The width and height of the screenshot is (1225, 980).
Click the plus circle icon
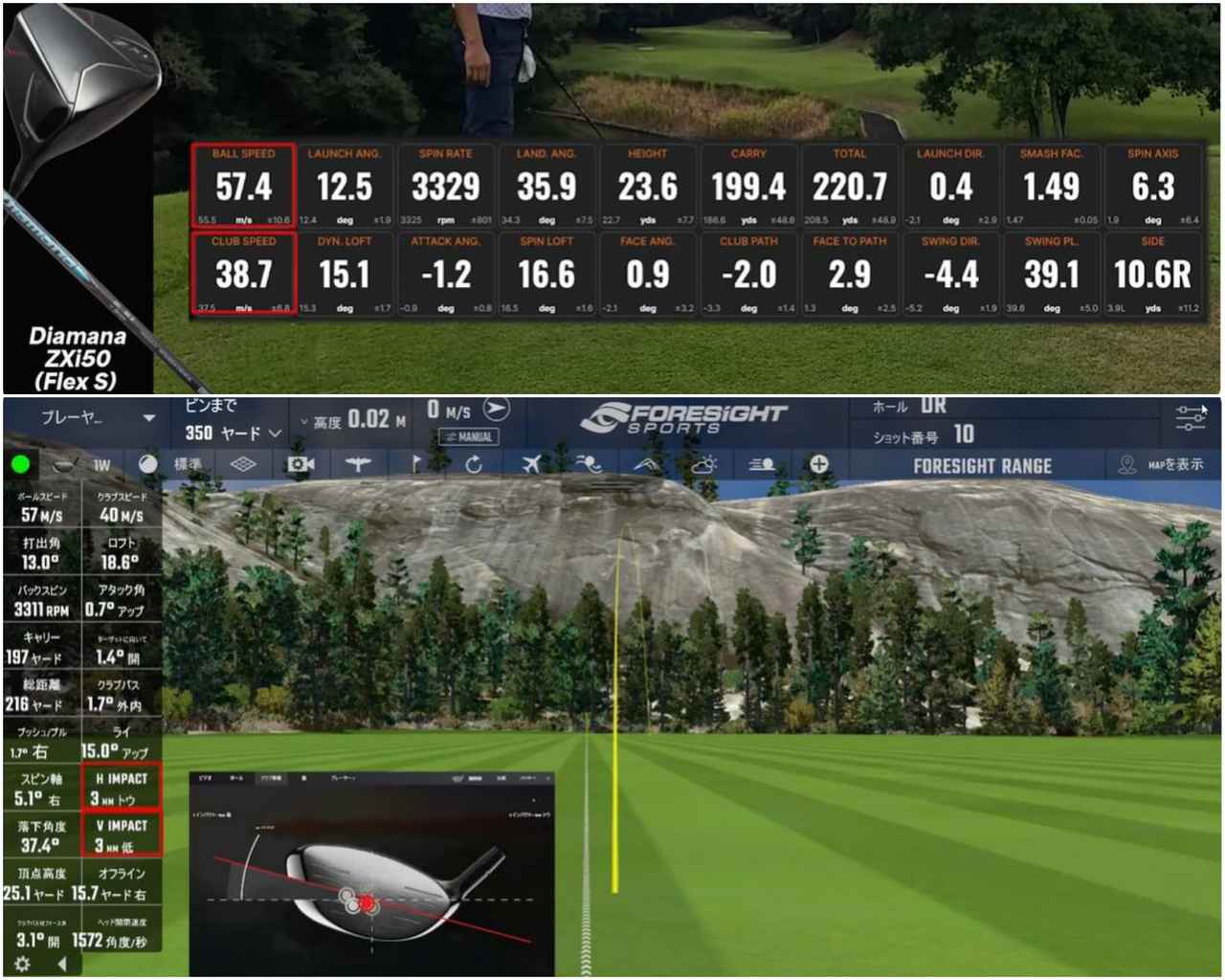[x=819, y=465]
